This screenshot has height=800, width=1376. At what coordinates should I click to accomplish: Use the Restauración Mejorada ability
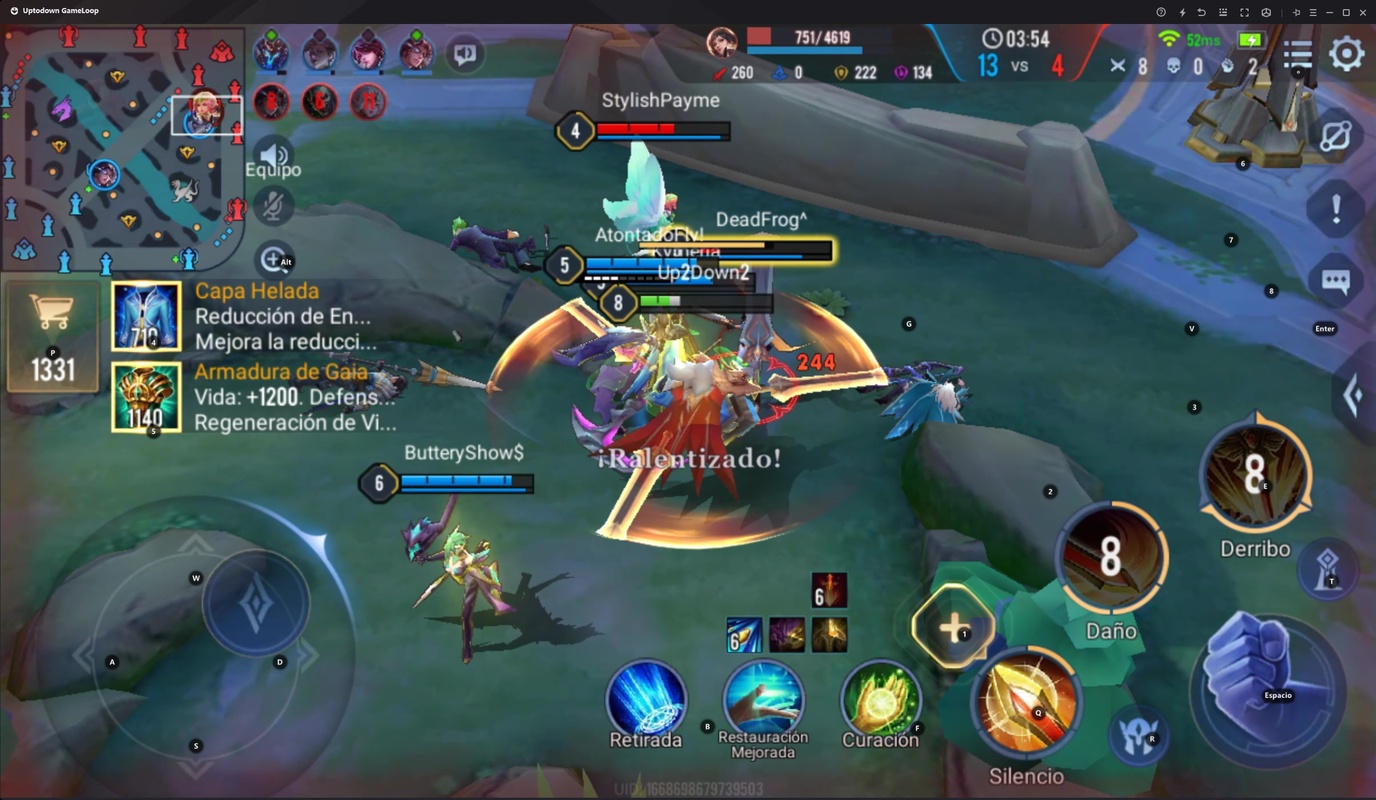pos(763,697)
